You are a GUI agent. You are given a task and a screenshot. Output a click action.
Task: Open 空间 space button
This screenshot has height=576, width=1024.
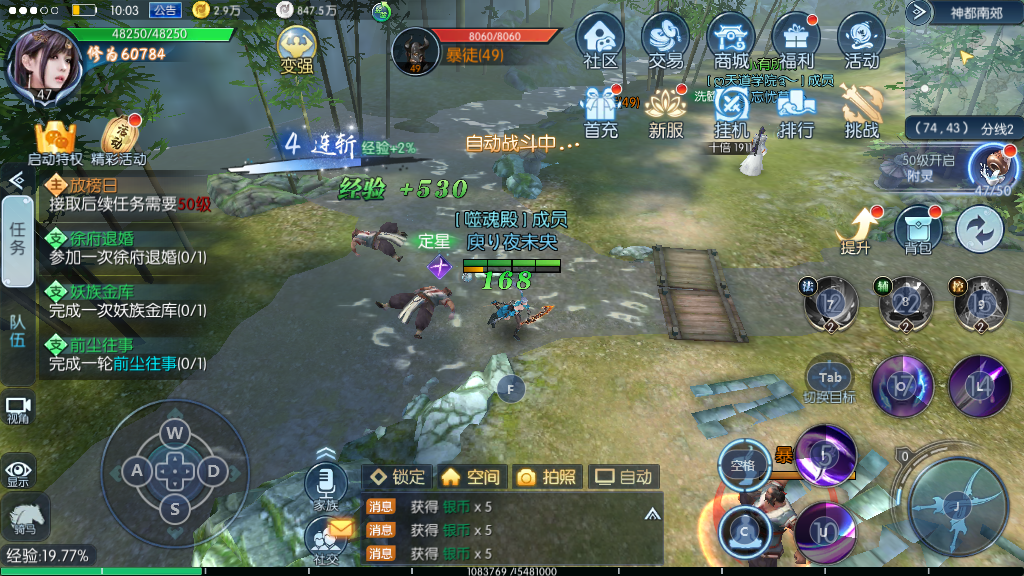tap(470, 477)
